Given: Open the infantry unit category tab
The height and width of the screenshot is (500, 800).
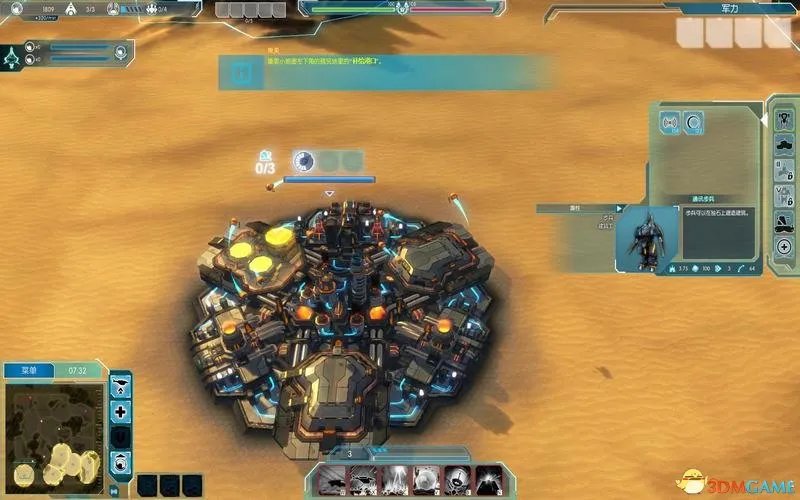Looking at the screenshot, I should point(785,119).
